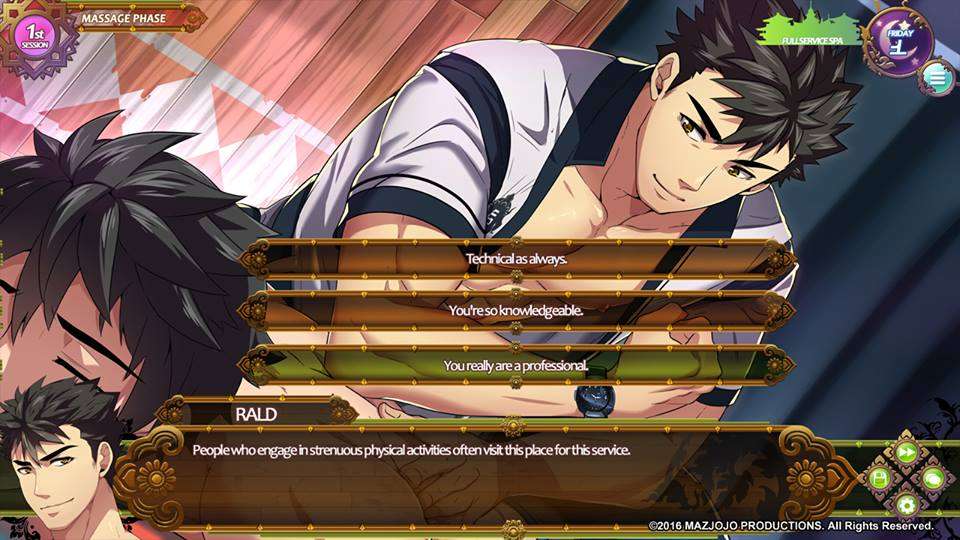Image resolution: width=960 pixels, height=540 pixels.
Task: Choose the reply "Technical as always."
Action: click(516, 259)
